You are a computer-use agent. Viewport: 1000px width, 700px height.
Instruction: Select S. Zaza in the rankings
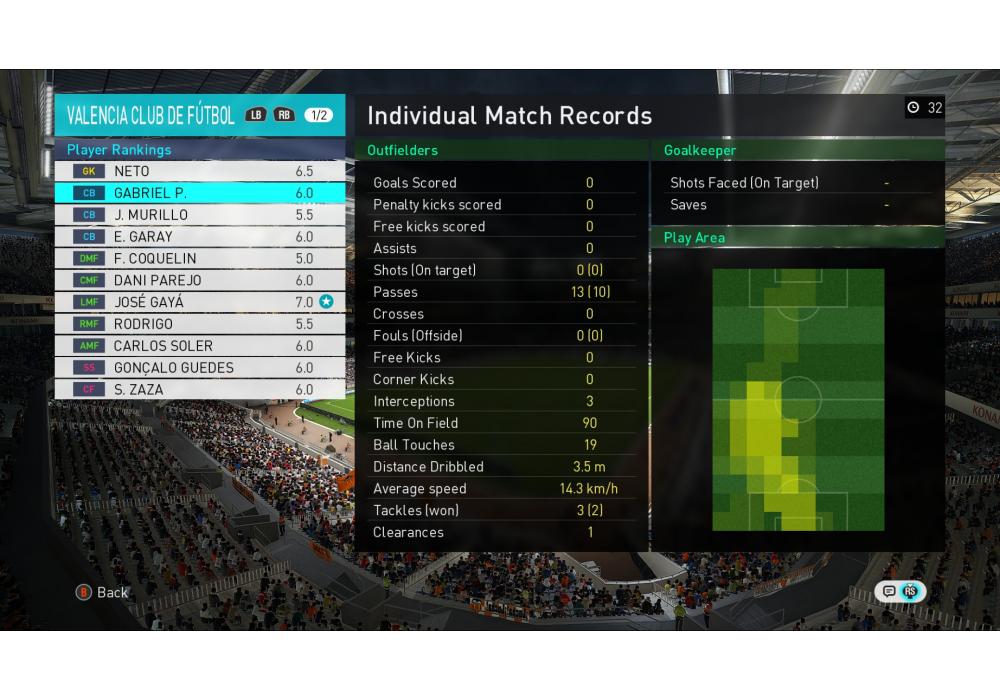200,390
